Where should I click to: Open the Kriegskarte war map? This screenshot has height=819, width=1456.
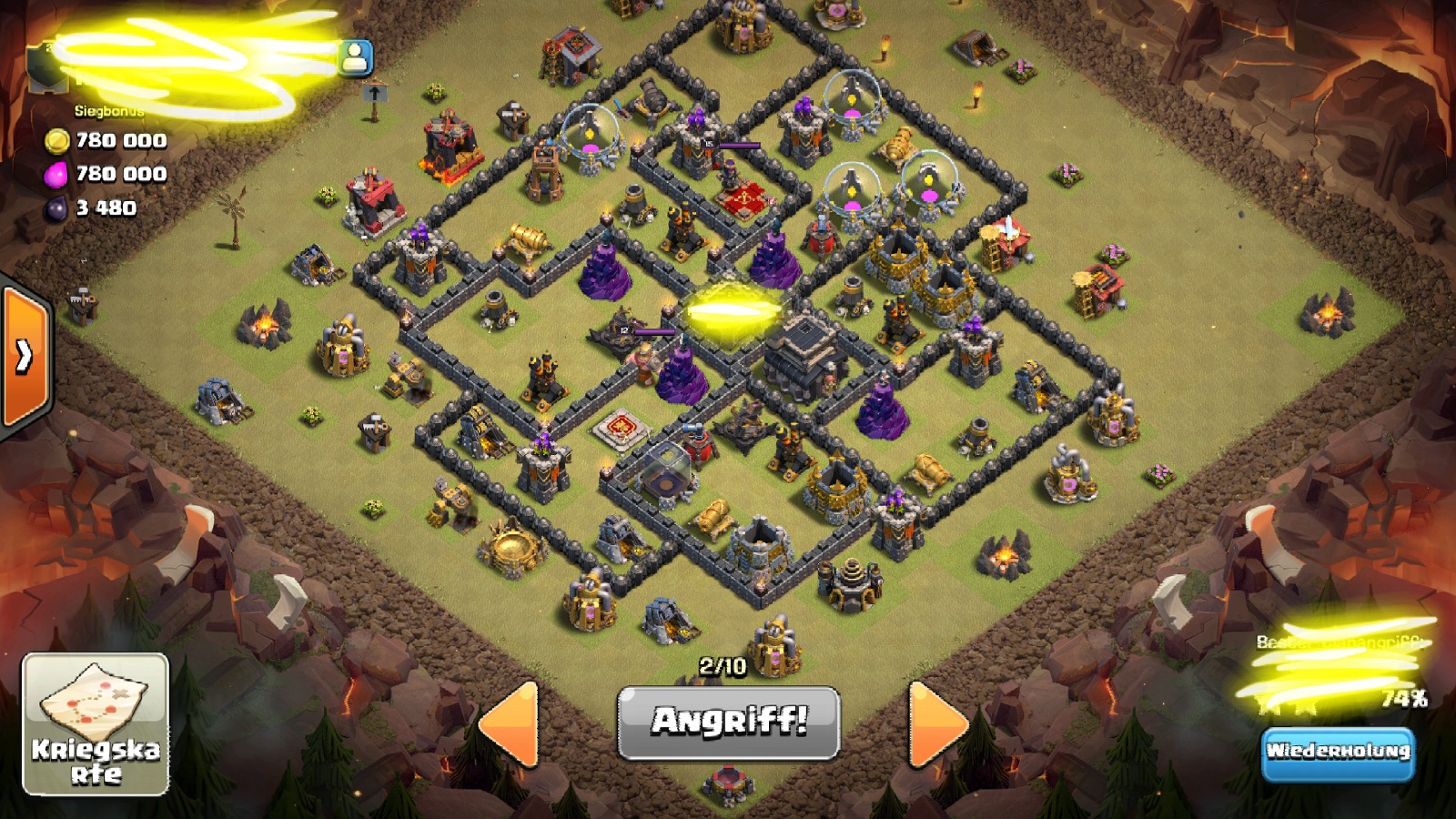pyautogui.click(x=96, y=723)
